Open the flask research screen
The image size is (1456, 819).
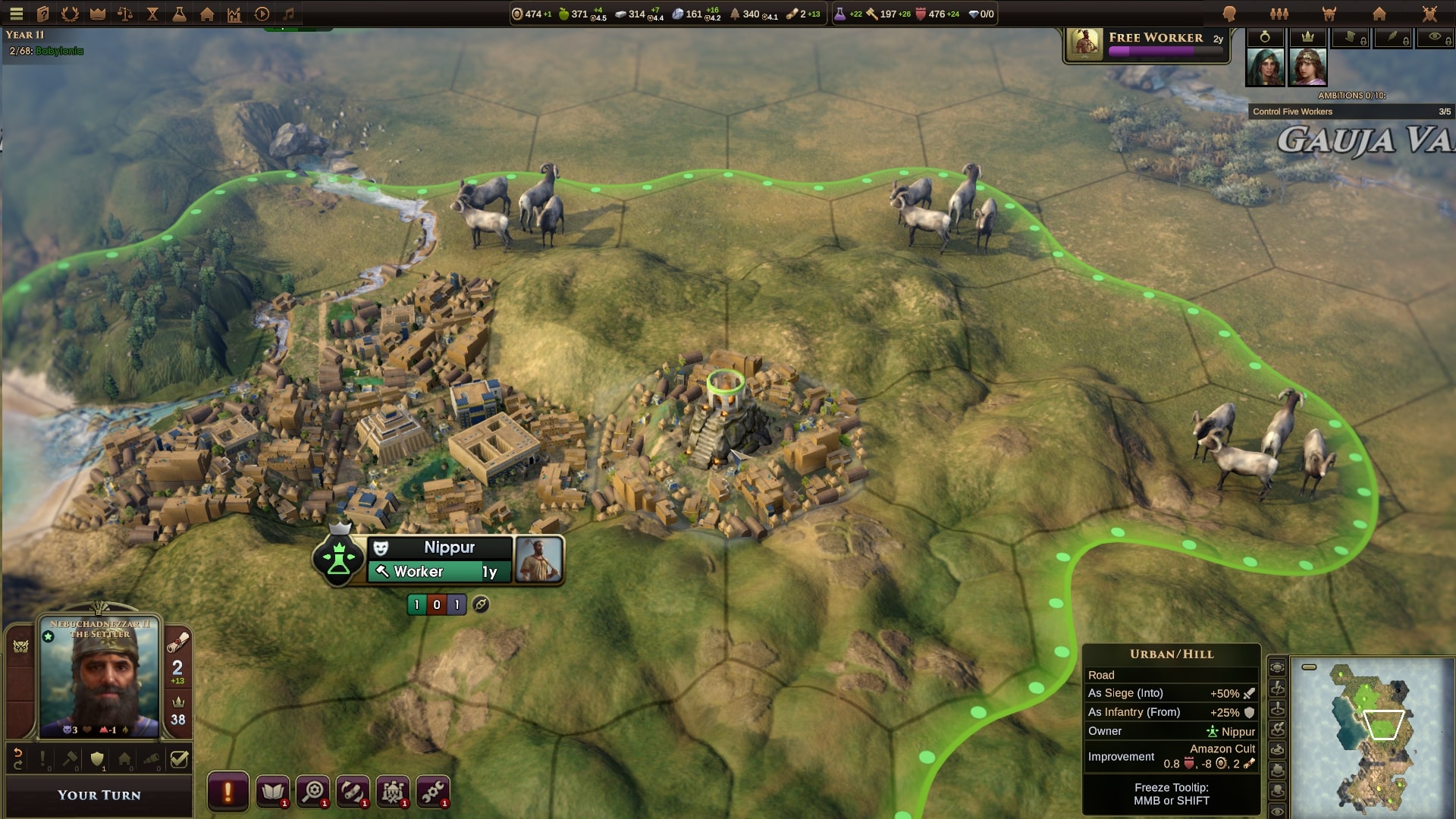click(180, 14)
